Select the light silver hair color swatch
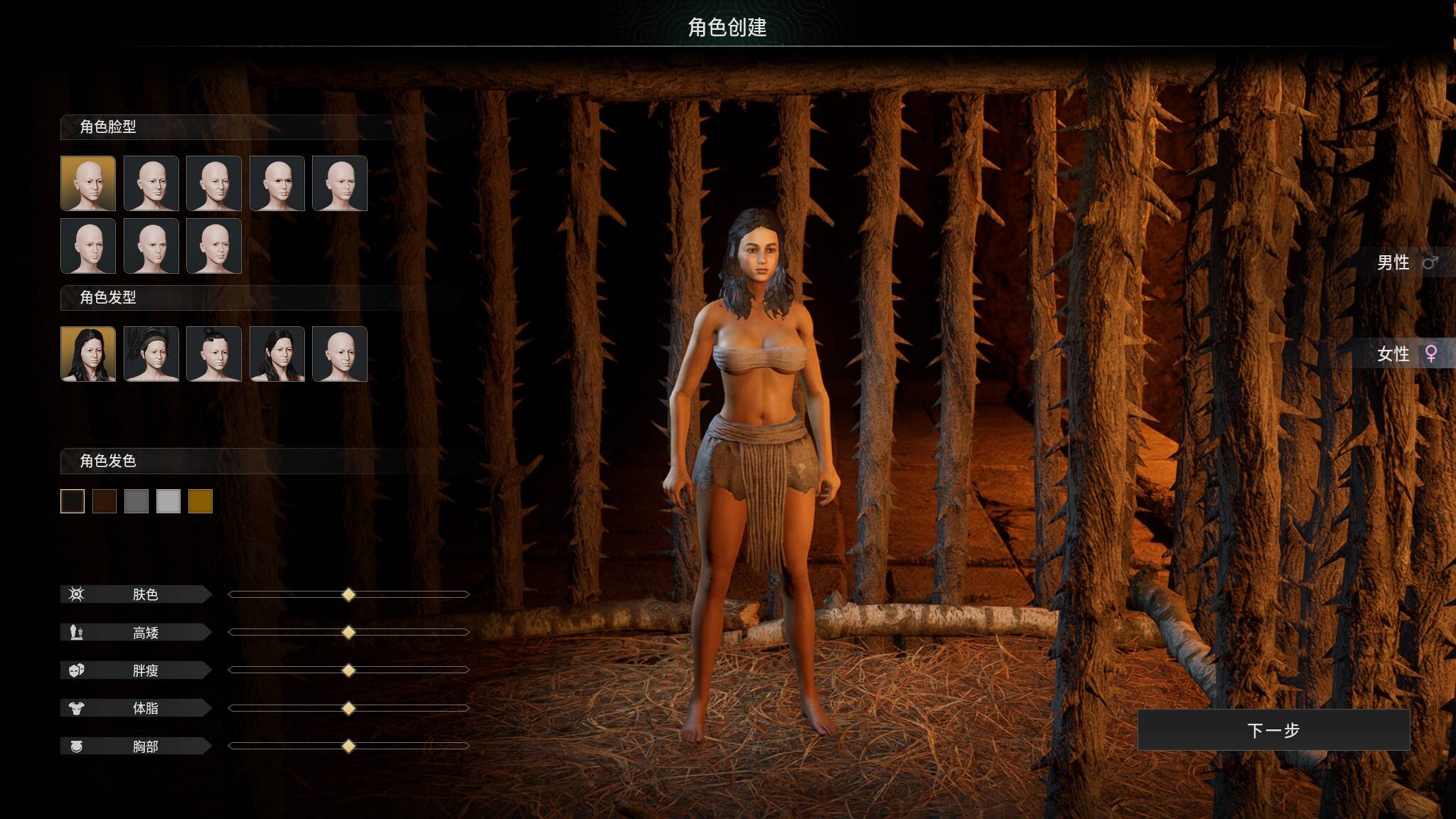Viewport: 1456px width, 819px height. click(168, 501)
